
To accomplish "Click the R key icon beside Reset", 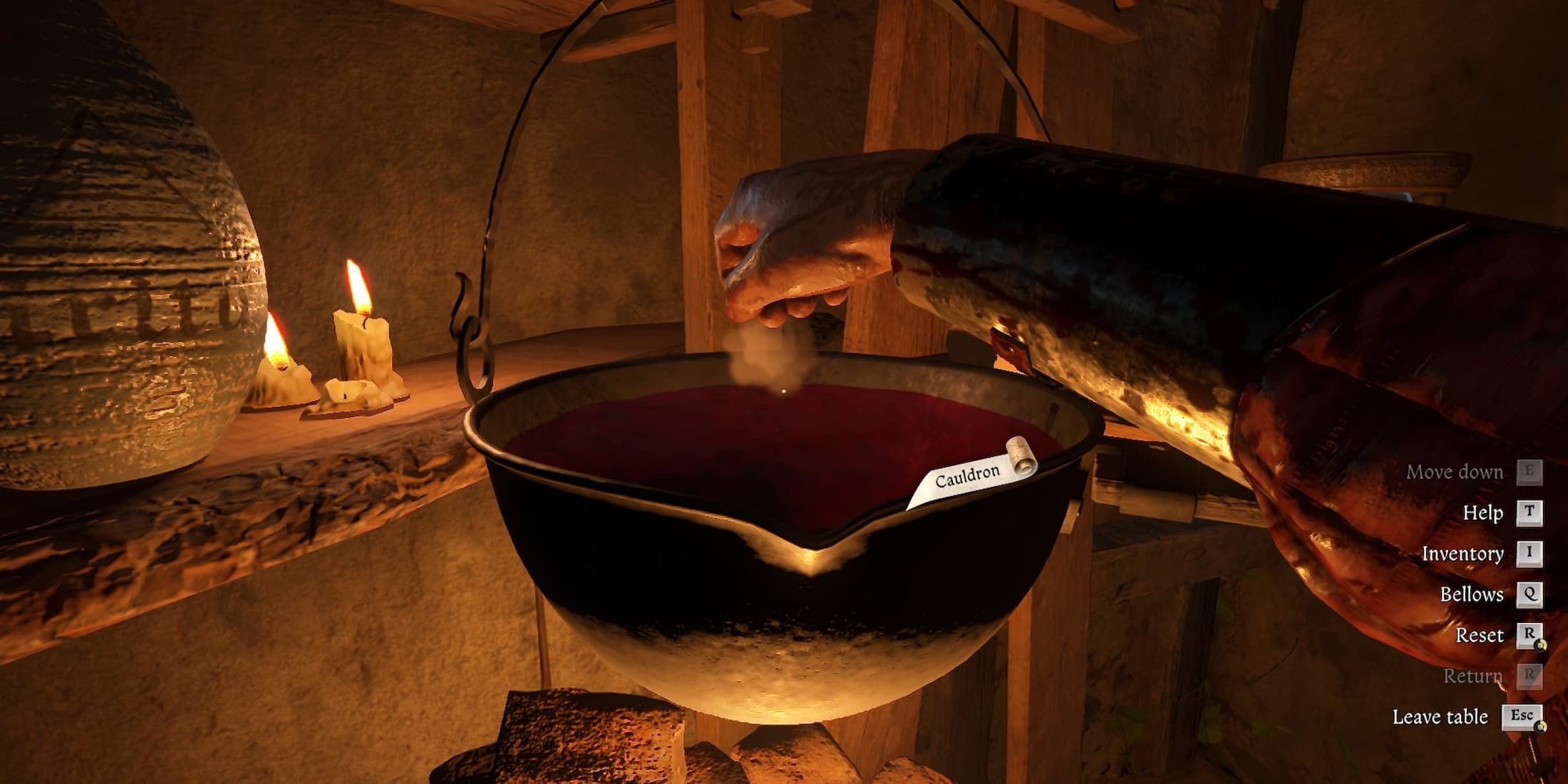I will tap(1530, 634).
